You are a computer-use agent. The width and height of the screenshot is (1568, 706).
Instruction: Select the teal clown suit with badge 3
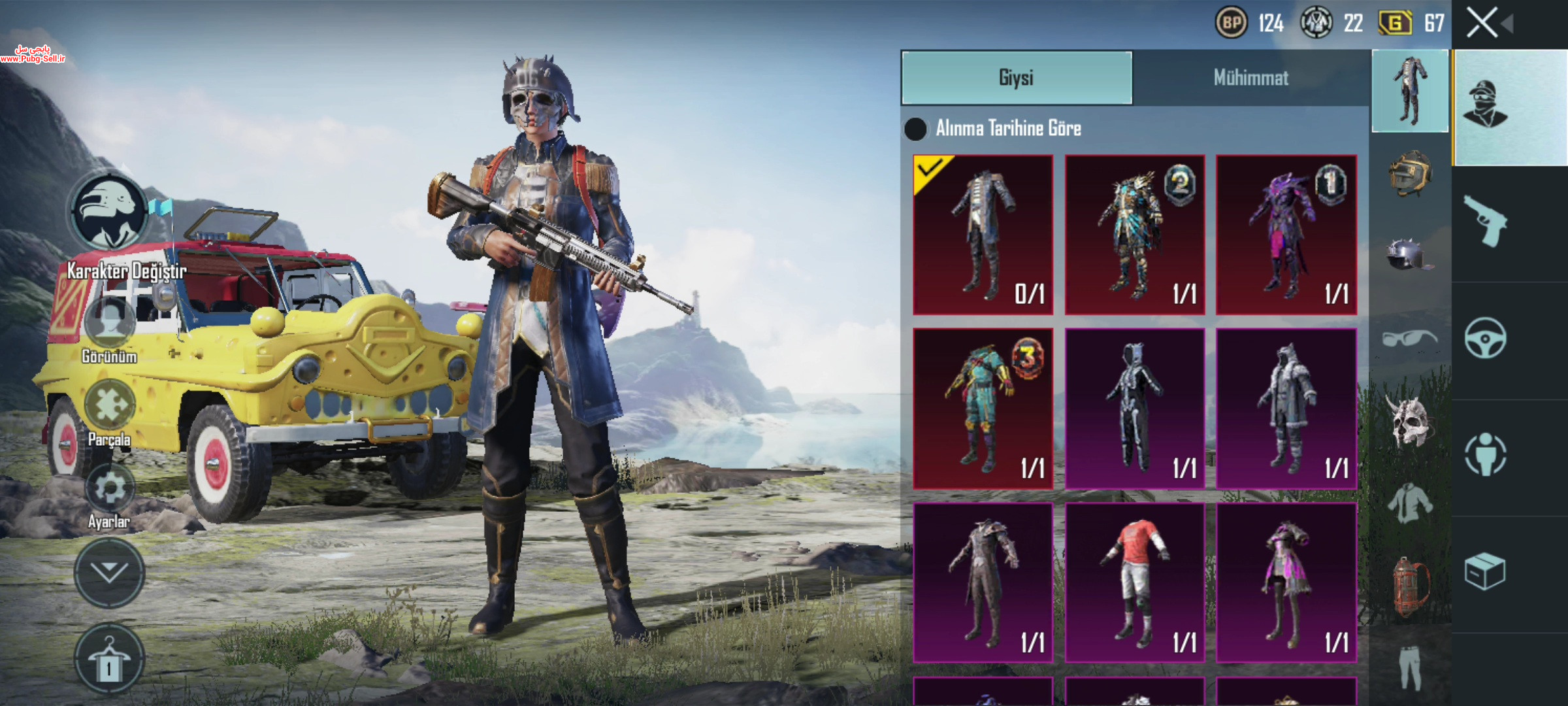[983, 409]
